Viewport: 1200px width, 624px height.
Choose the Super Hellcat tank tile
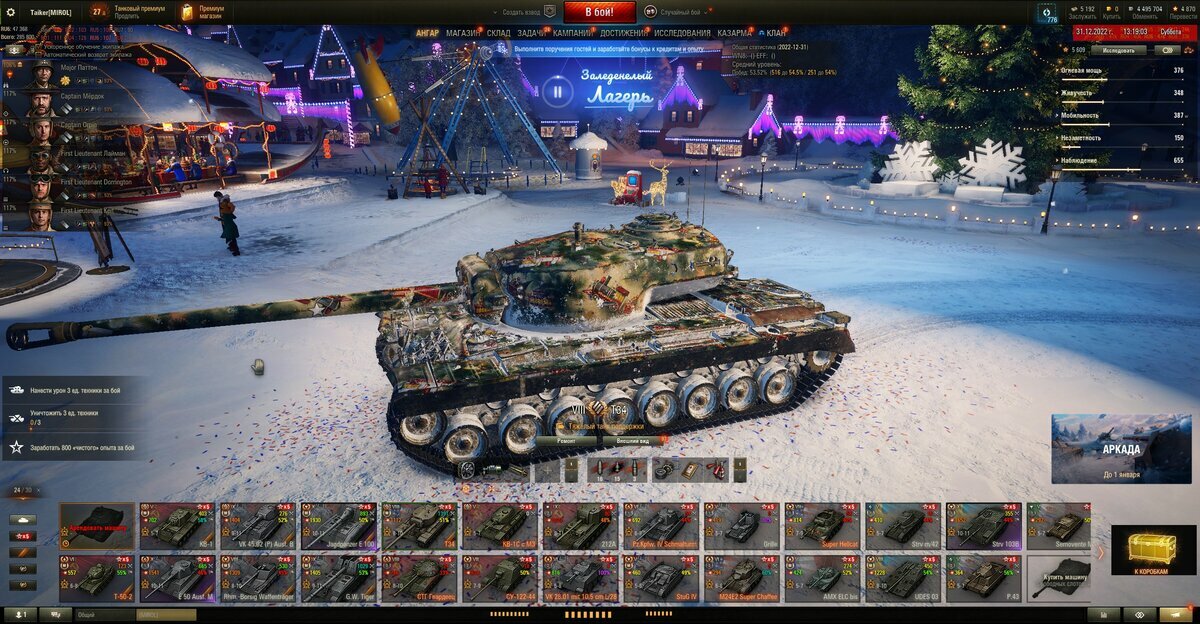[x=824, y=525]
